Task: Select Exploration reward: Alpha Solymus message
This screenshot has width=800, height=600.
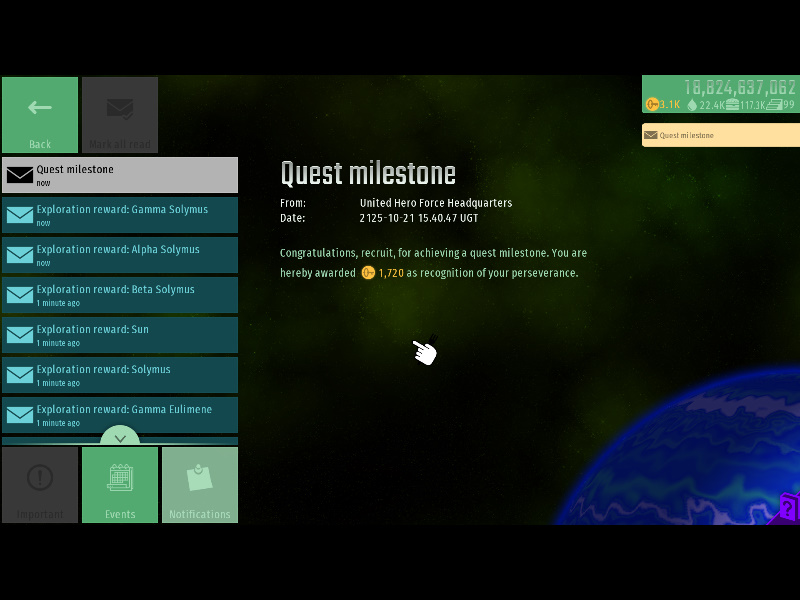Action: 120,255
